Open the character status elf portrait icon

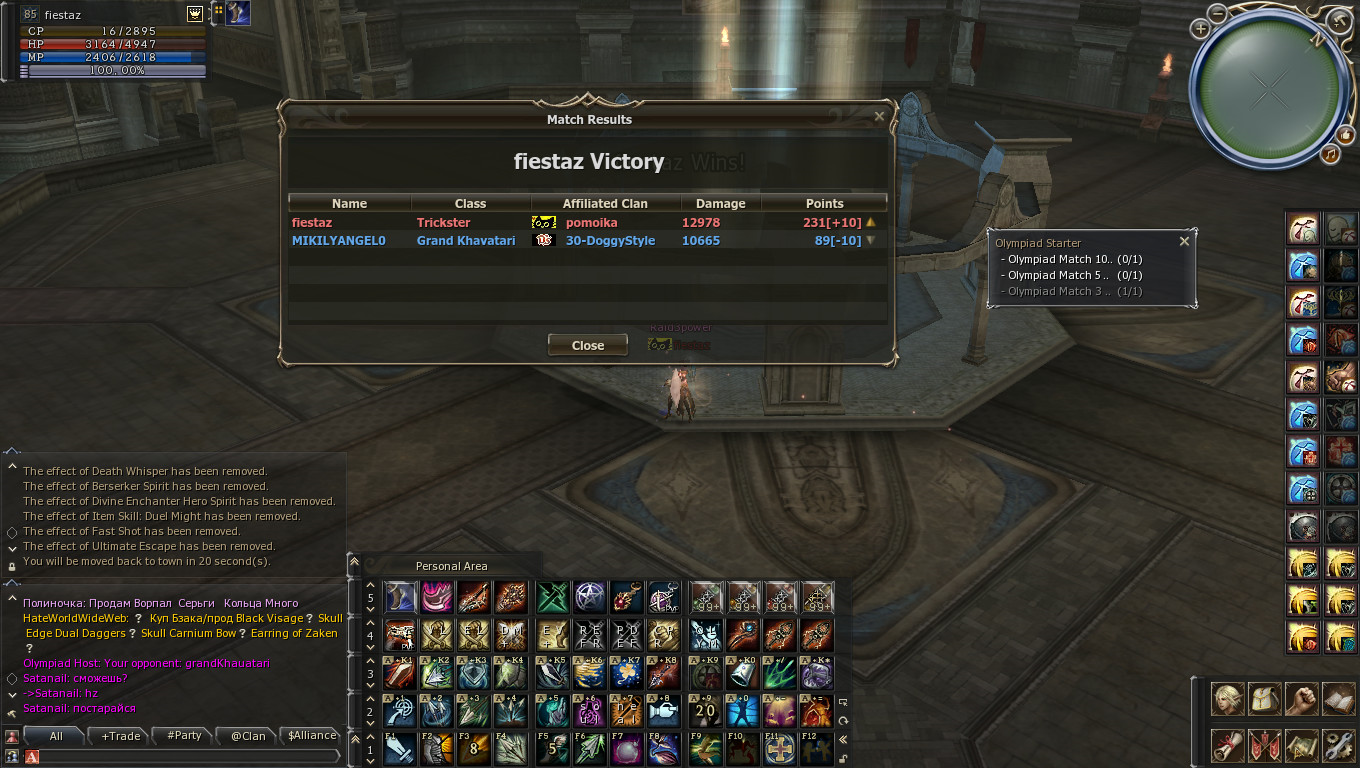pyautogui.click(x=1228, y=699)
